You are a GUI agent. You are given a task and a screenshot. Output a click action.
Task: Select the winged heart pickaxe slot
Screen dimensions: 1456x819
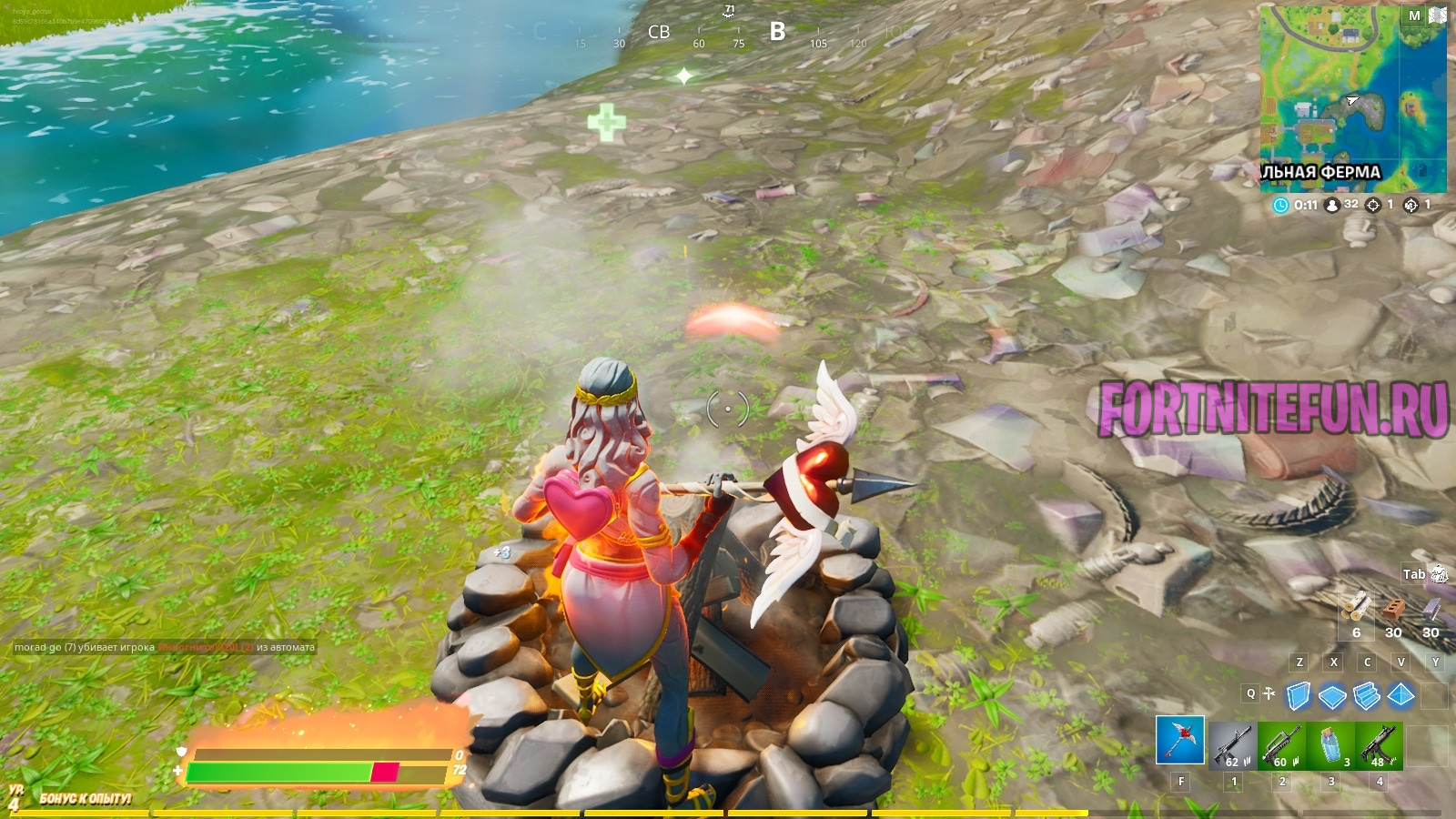1180,740
